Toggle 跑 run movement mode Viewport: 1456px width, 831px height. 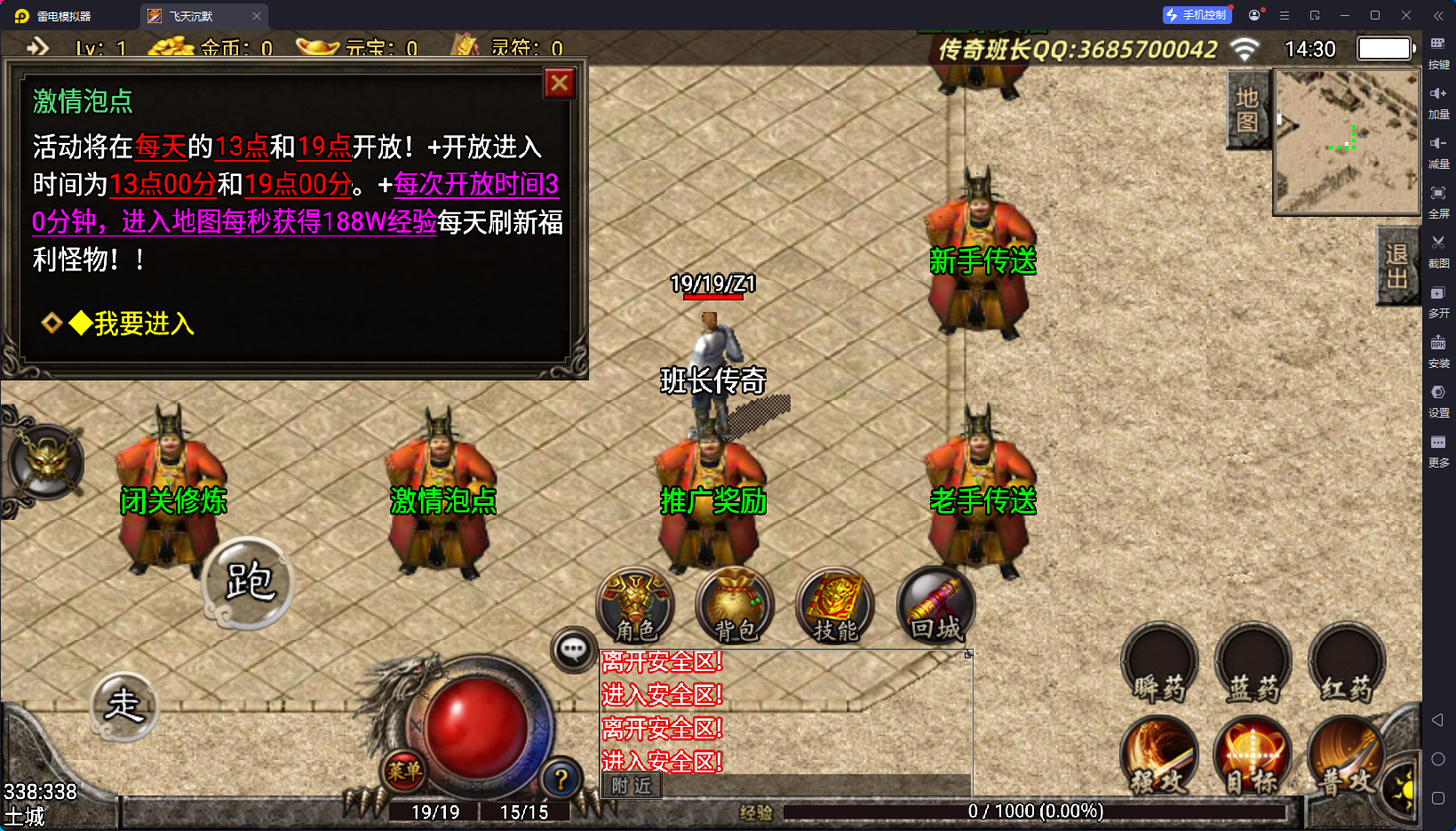[249, 582]
